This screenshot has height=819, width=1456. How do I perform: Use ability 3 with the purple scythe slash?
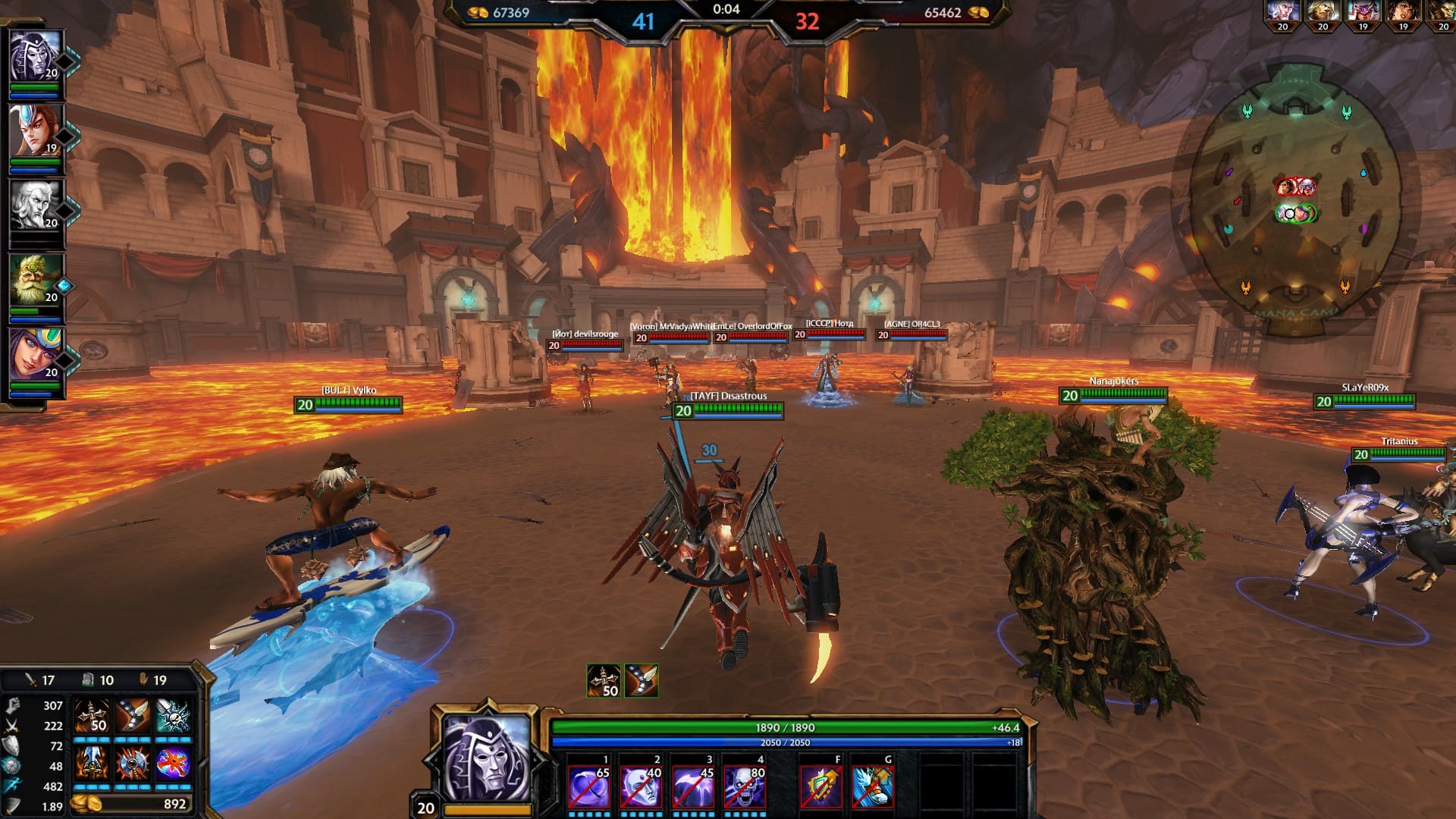[x=693, y=786]
